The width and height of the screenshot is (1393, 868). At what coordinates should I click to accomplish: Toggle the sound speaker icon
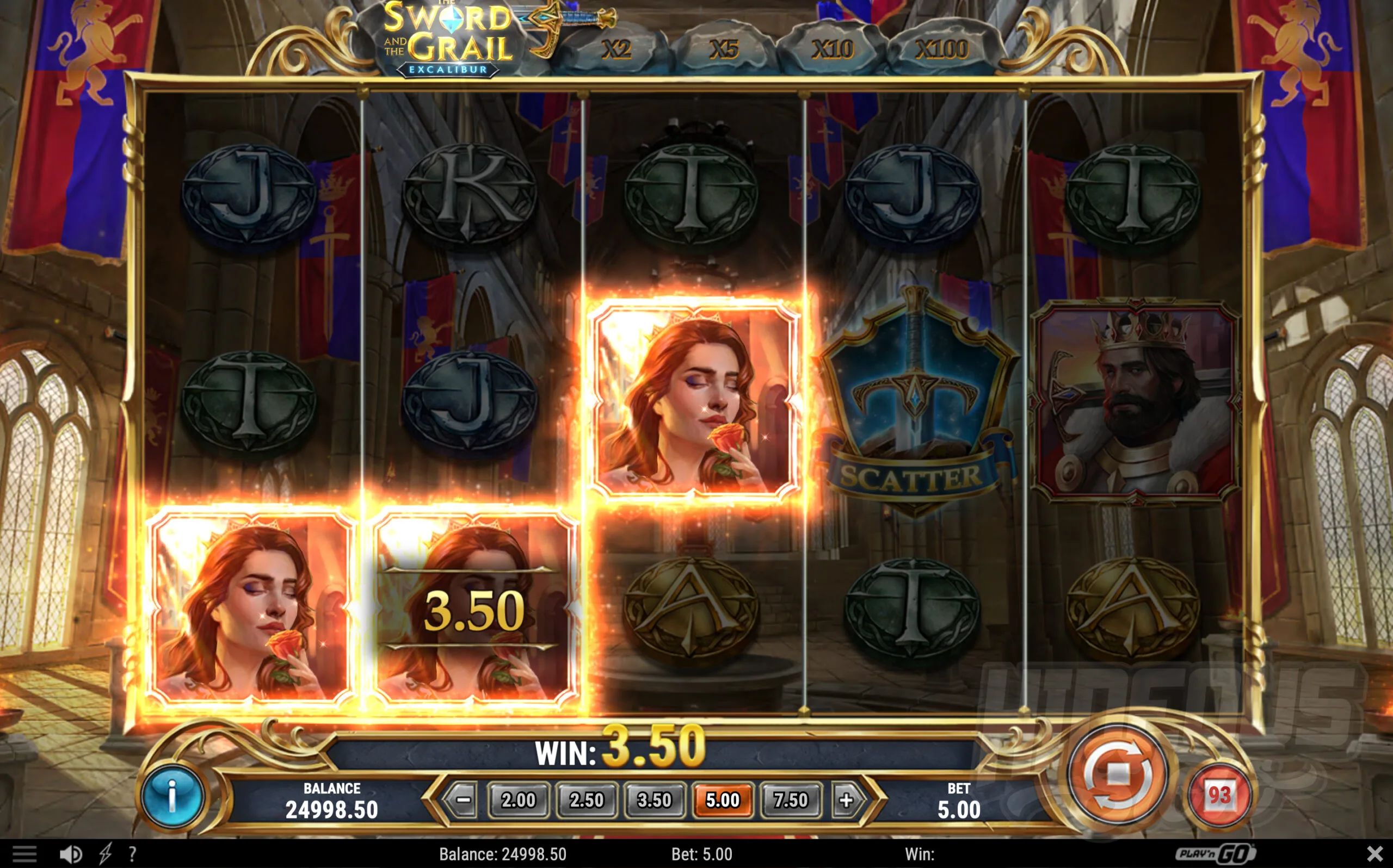(71, 854)
